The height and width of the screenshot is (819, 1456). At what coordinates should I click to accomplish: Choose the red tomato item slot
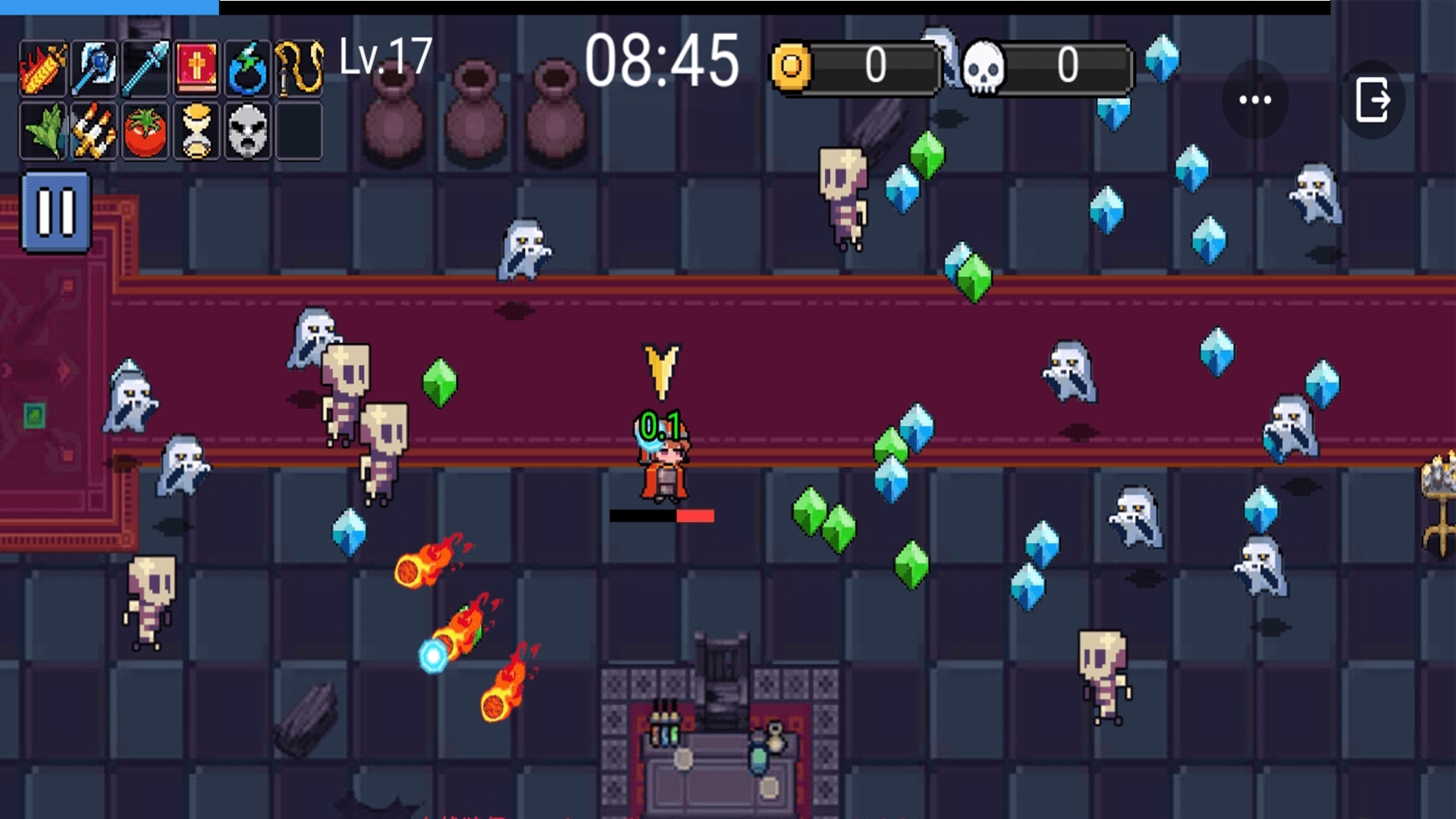point(145,132)
